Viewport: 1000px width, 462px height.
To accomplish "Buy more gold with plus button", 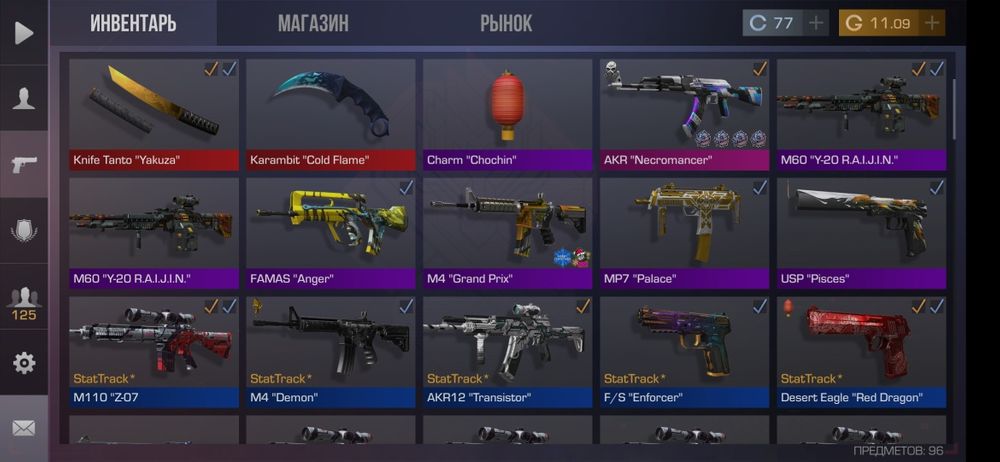I will pos(932,23).
